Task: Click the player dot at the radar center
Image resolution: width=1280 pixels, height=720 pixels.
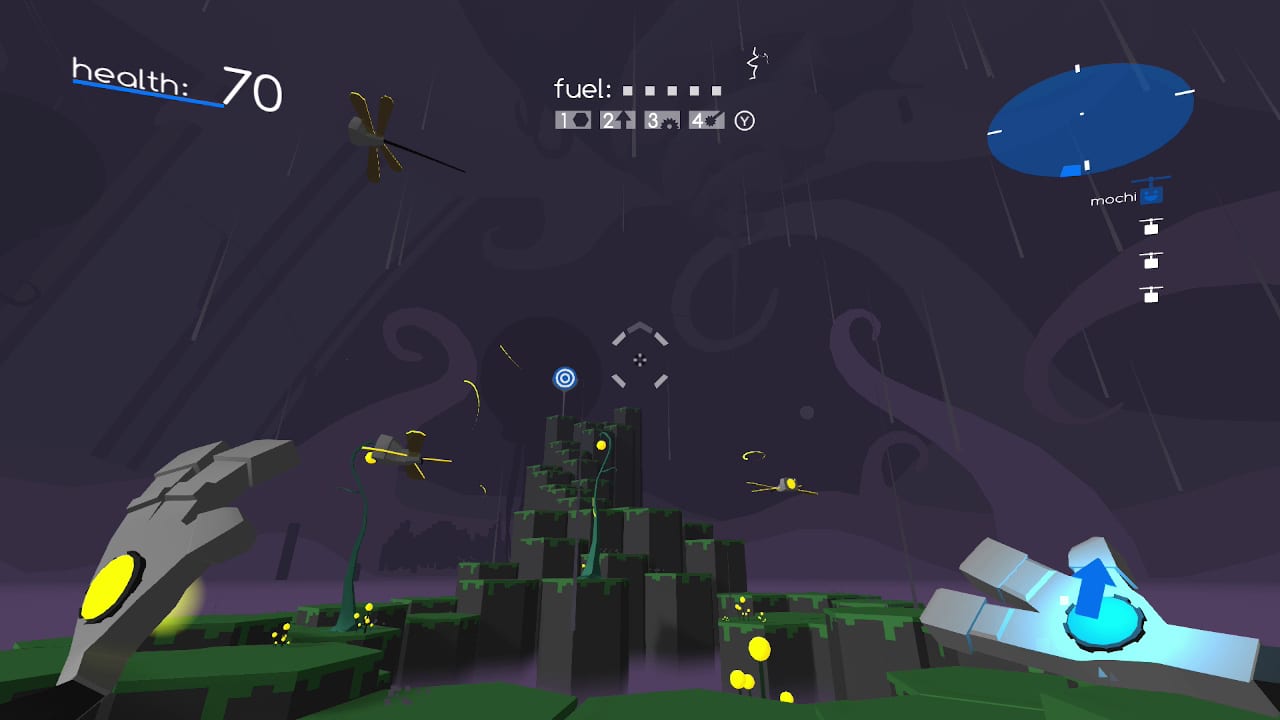Action: click(1083, 113)
